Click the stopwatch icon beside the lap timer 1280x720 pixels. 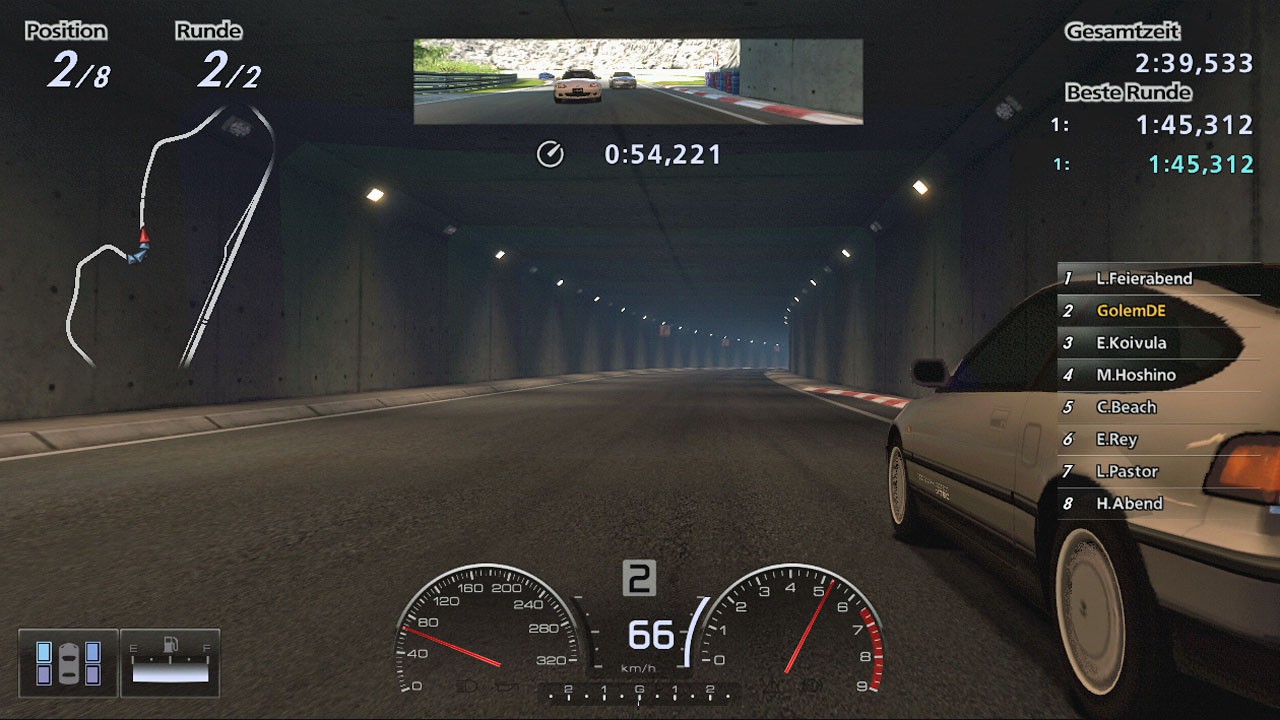pos(549,155)
